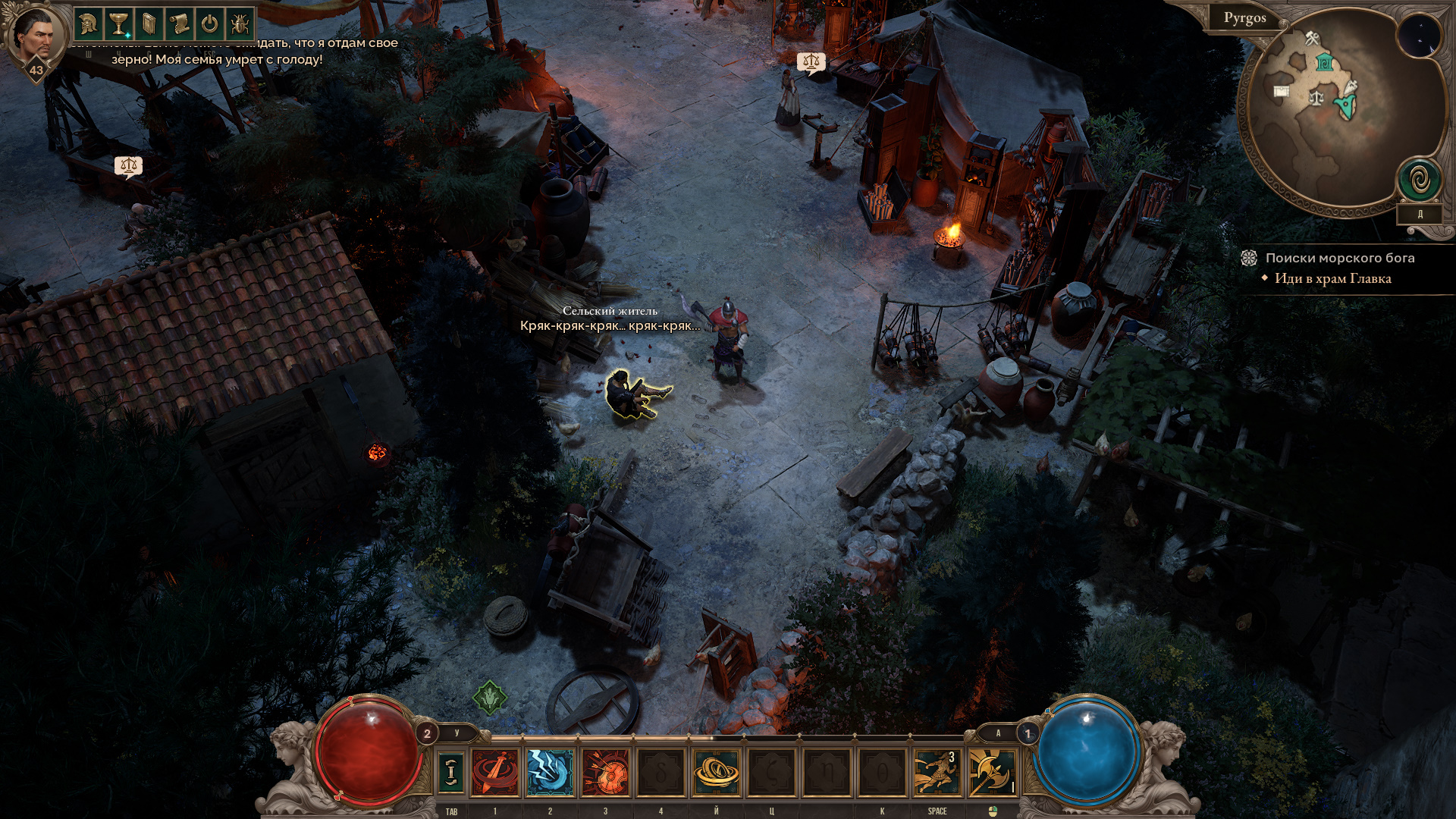Use the blue lightning skill

(x=550, y=773)
